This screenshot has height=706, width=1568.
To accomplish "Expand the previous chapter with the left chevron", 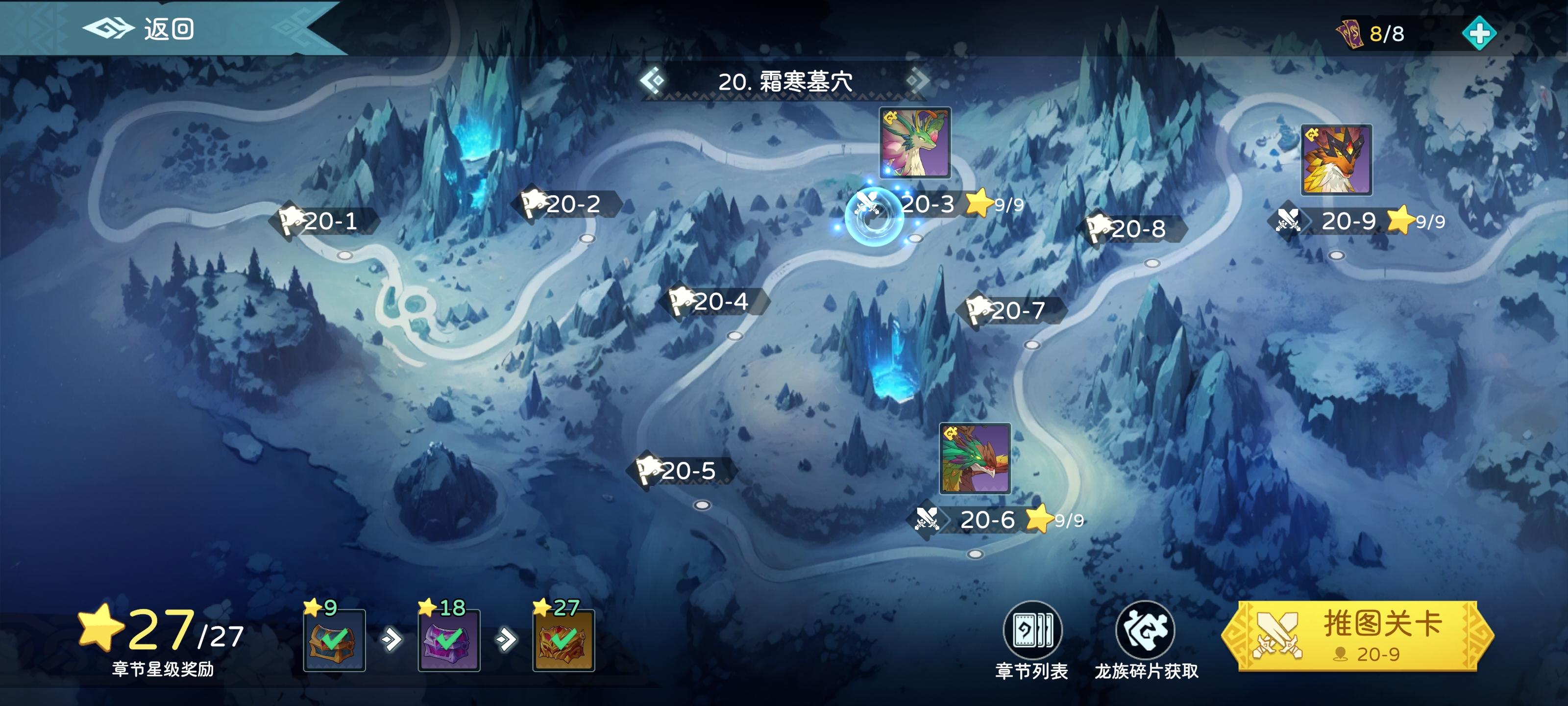I will point(651,81).
